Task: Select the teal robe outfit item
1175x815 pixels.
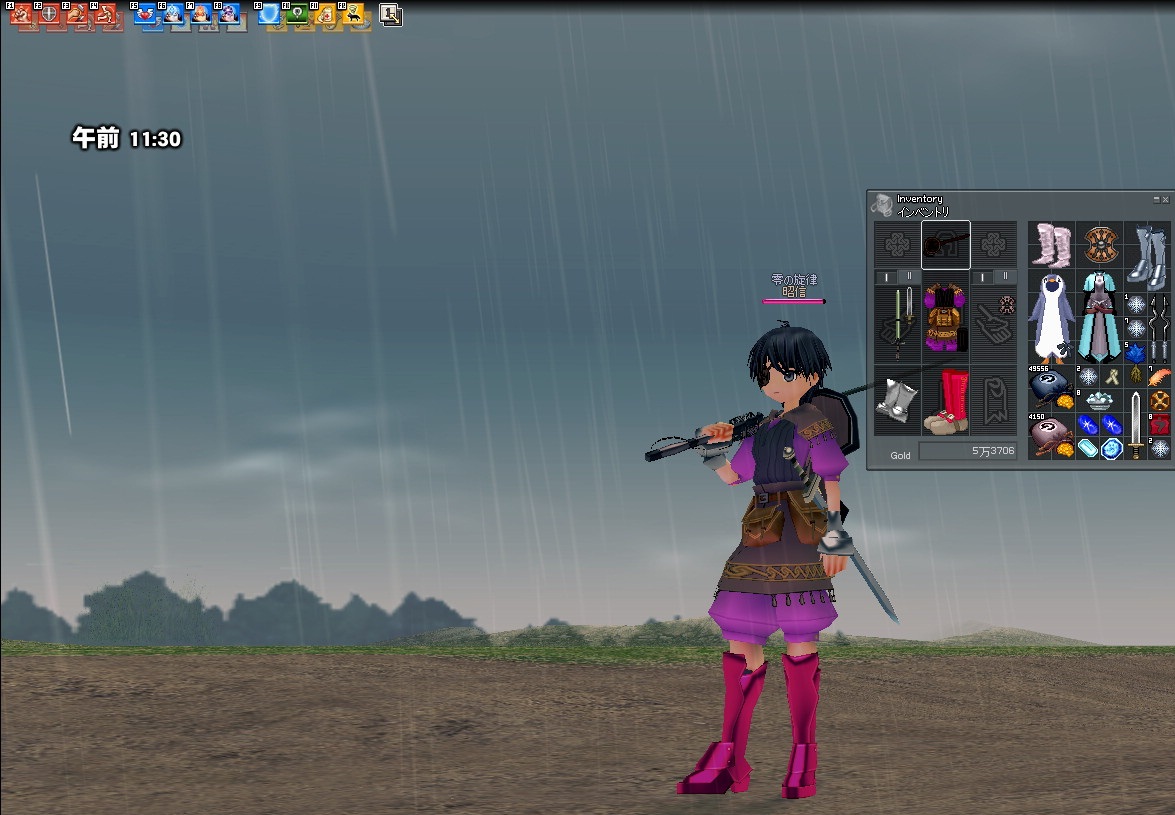Action: (x=1100, y=316)
